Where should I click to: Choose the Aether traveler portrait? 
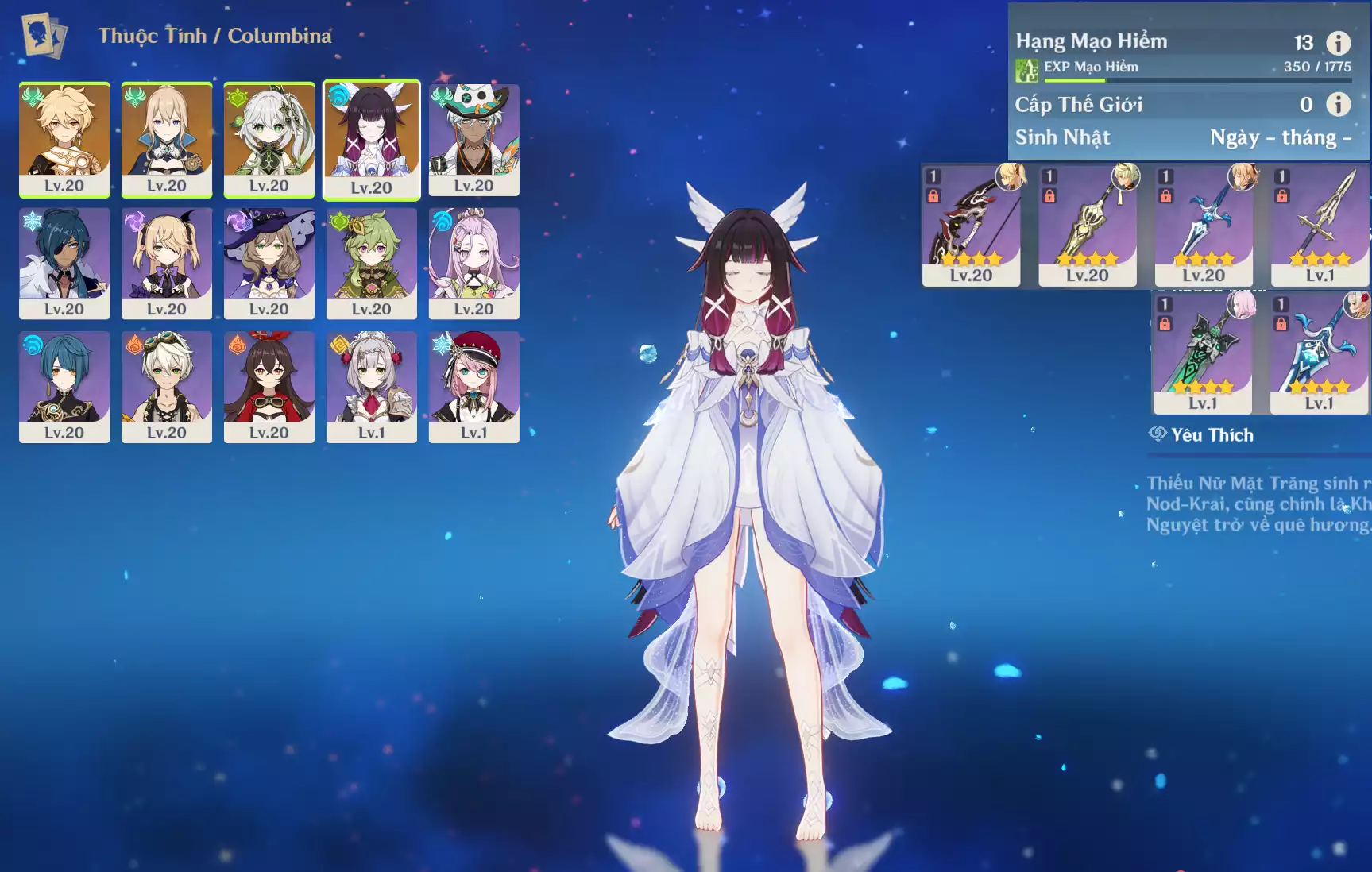[x=64, y=139]
